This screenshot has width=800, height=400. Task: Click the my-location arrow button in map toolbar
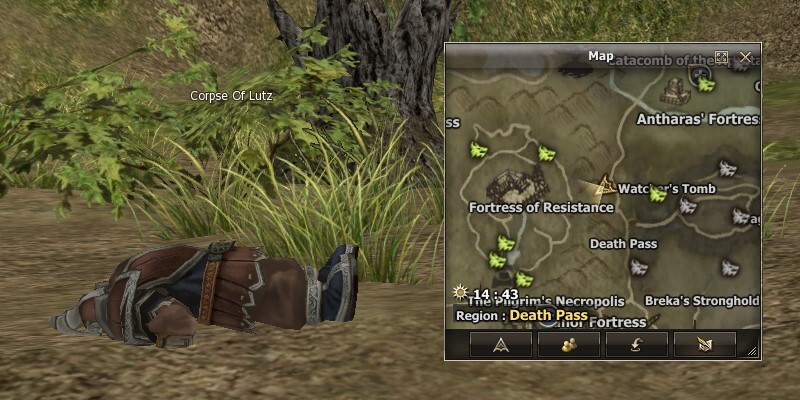pyautogui.click(x=500, y=345)
